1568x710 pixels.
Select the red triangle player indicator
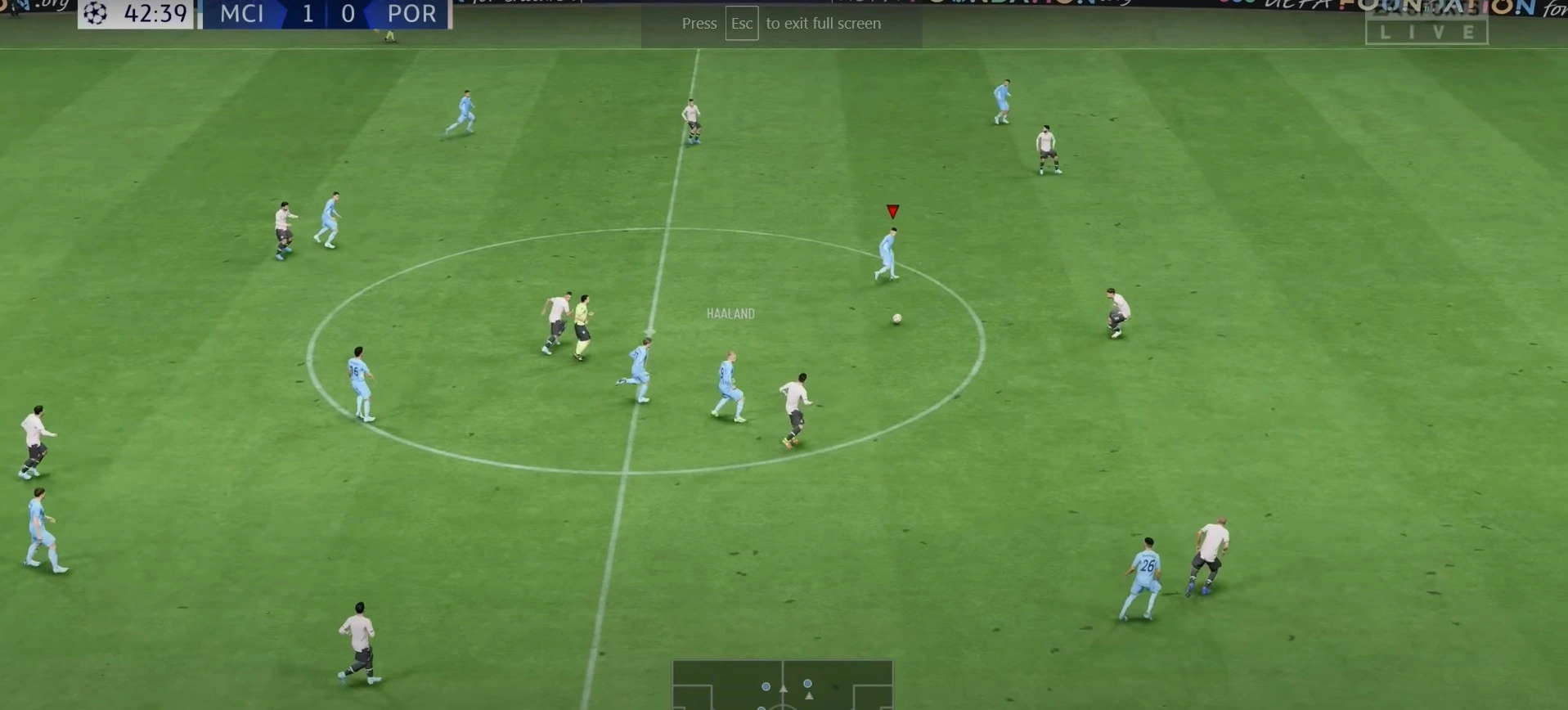pyautogui.click(x=892, y=211)
